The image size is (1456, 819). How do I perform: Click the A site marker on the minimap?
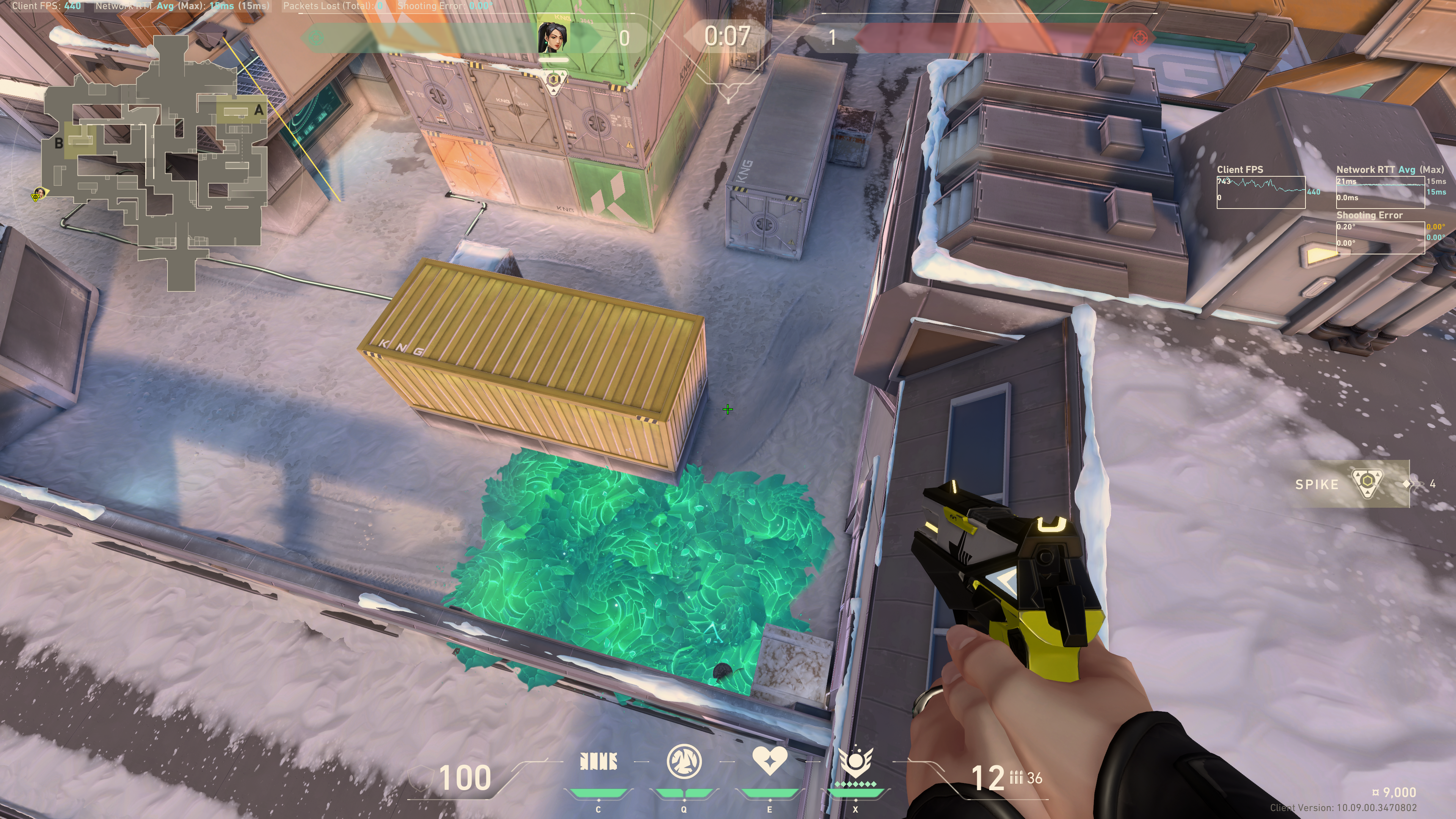tap(259, 110)
